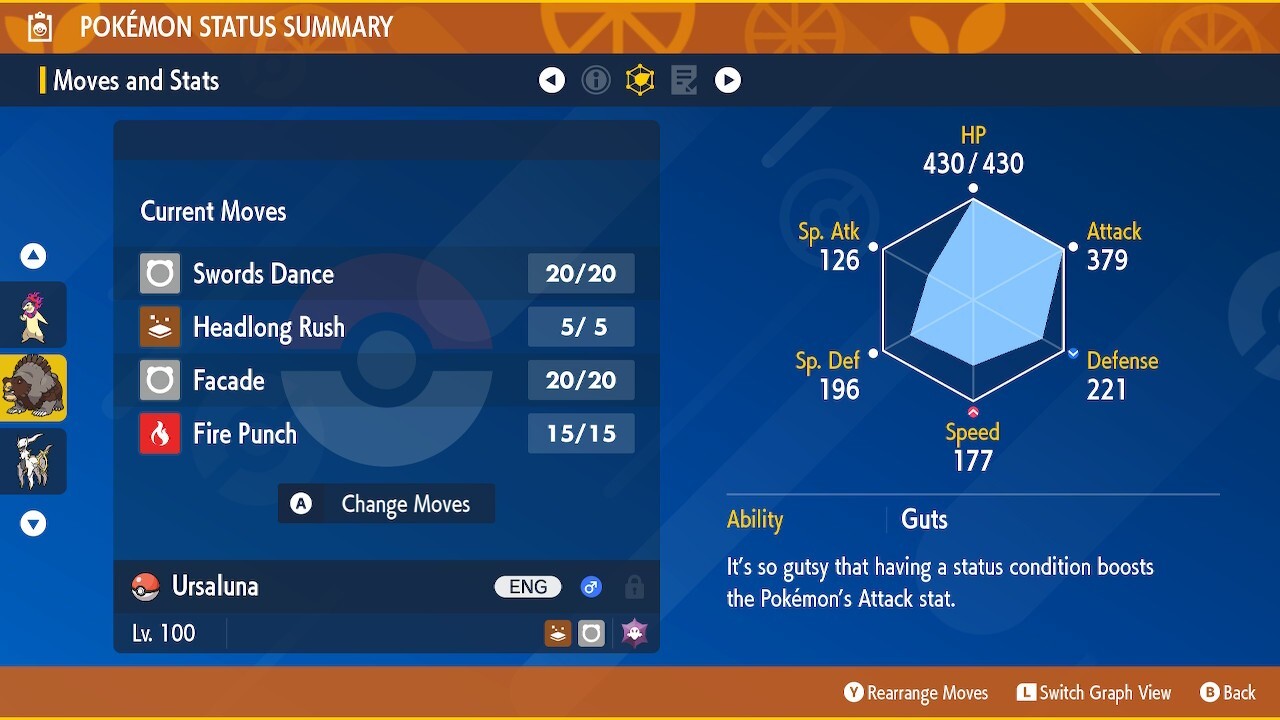Pick the Fire Punch move
1280x720 pixels.
pos(386,434)
